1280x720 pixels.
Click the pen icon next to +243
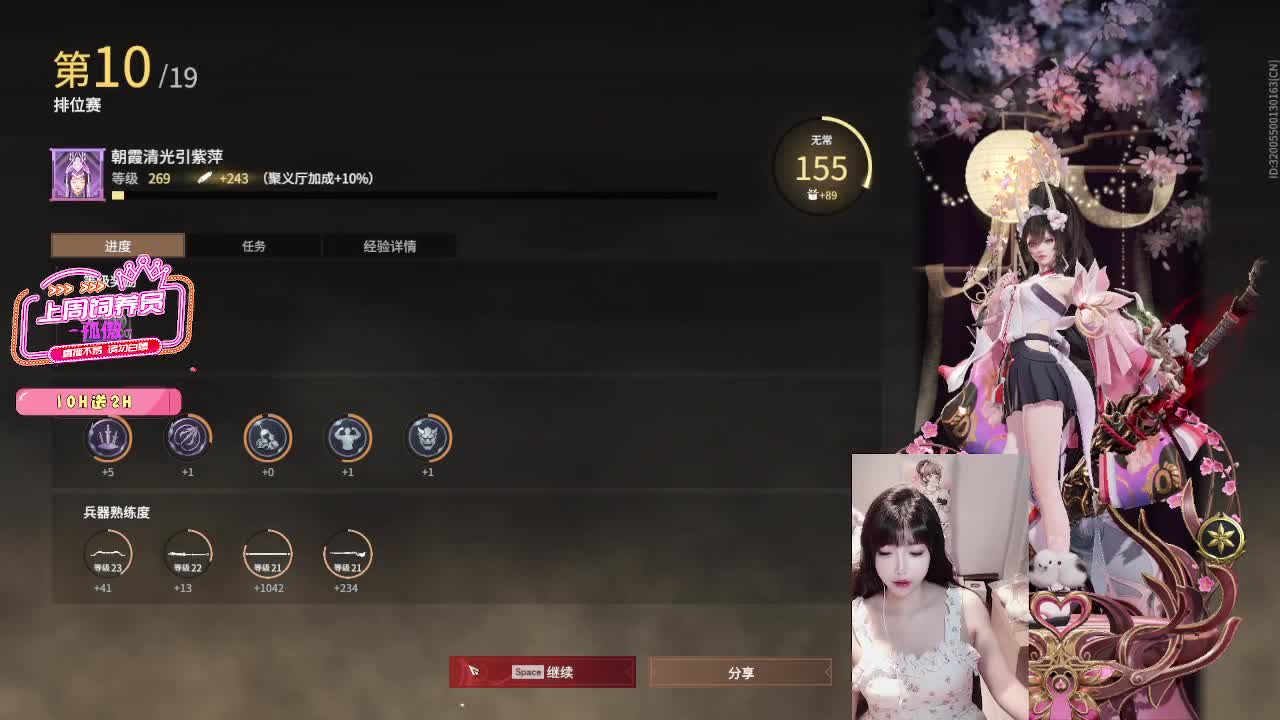pyautogui.click(x=203, y=177)
